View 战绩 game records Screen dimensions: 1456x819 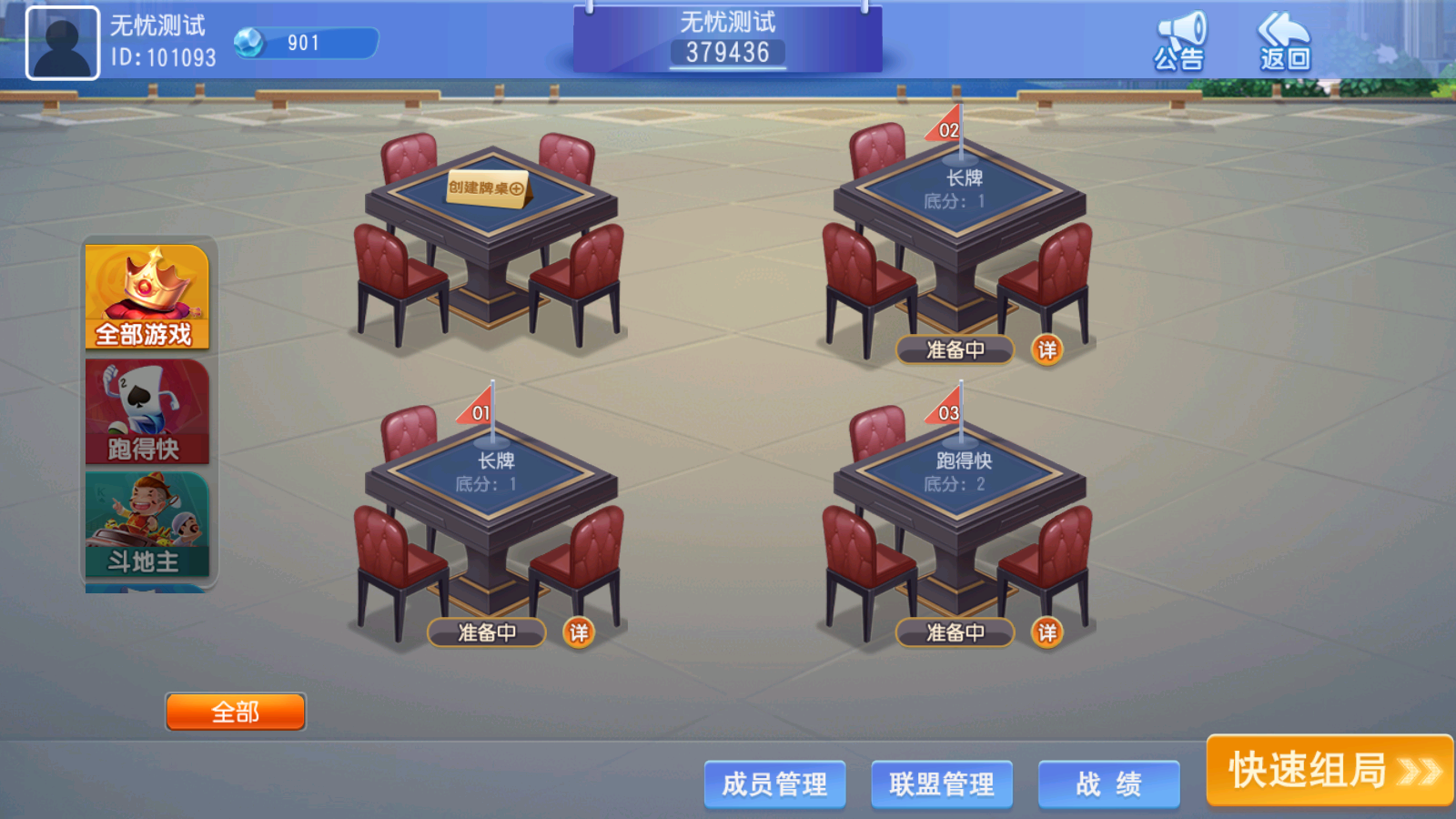[x=1108, y=784]
